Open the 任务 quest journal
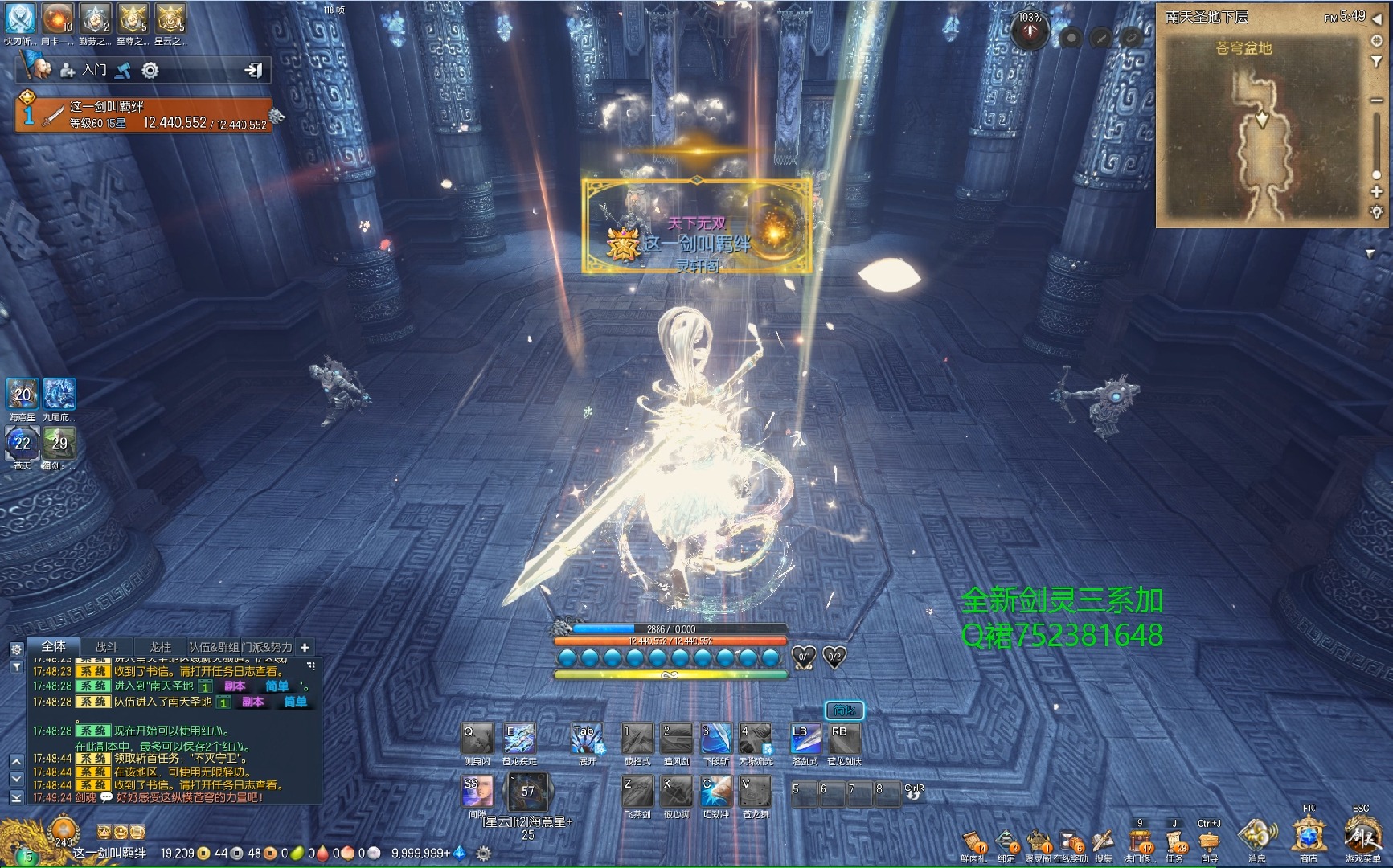Image resolution: width=1393 pixels, height=868 pixels. 1175,841
